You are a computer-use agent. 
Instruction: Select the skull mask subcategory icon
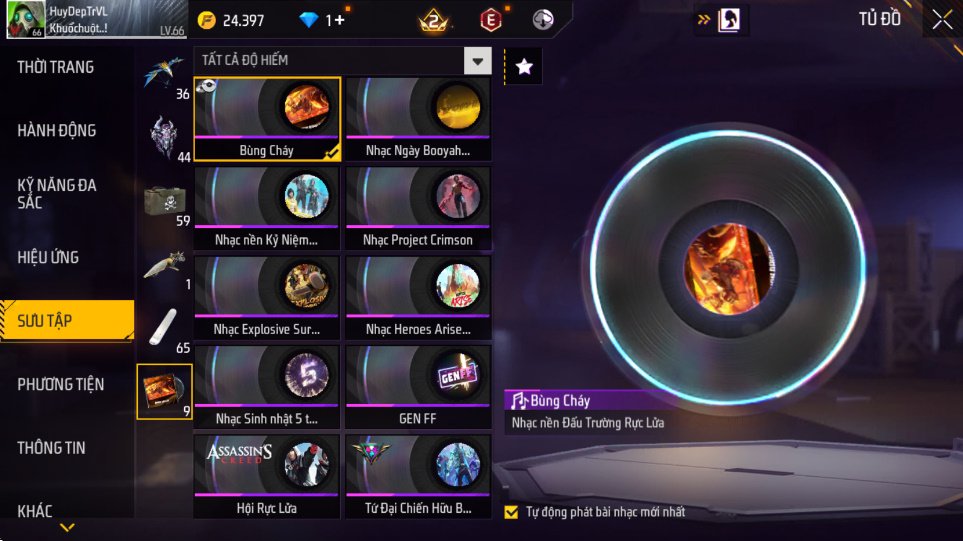pyautogui.click(x=162, y=134)
